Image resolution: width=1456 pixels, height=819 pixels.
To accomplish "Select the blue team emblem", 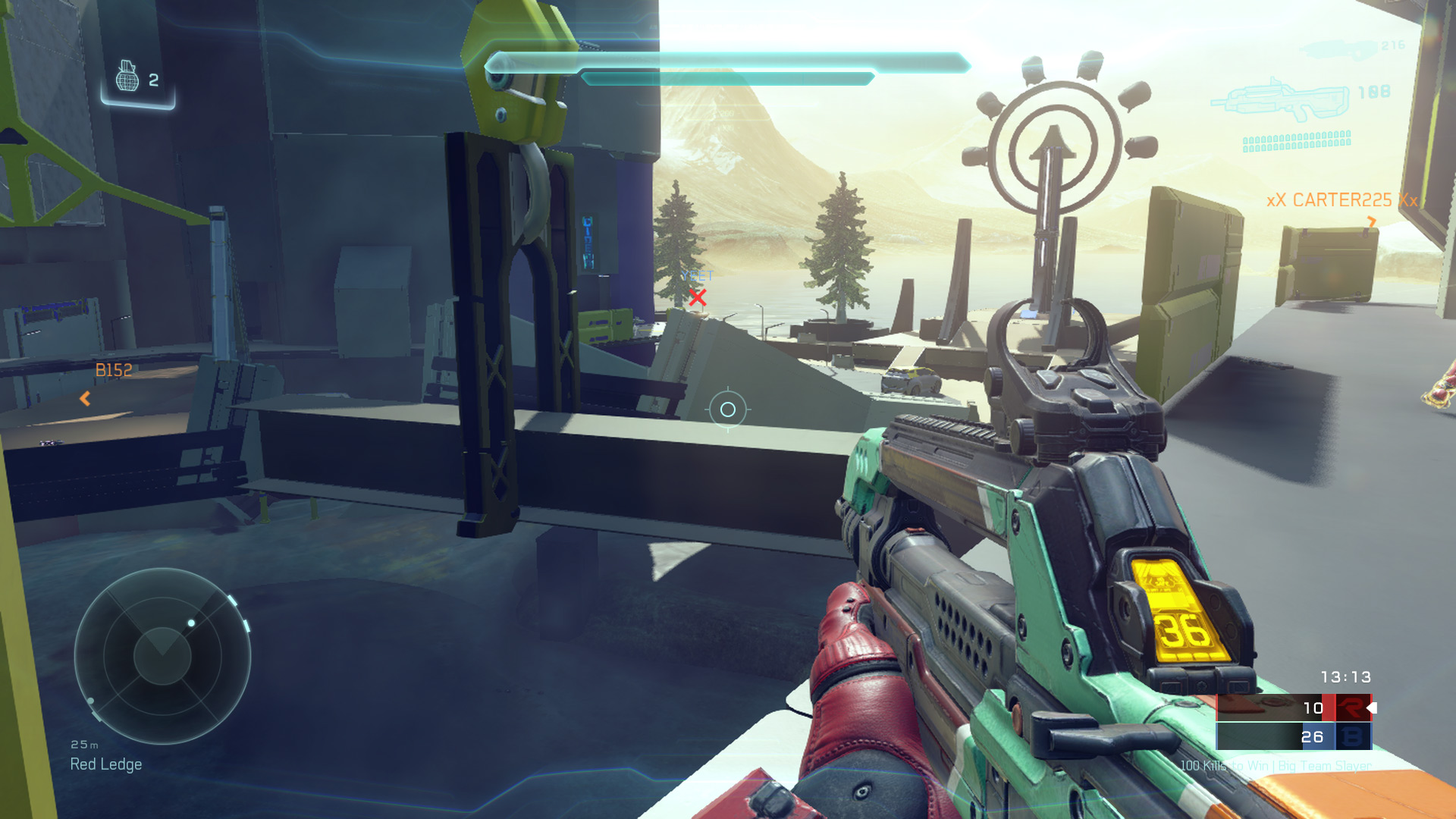I will [1352, 736].
